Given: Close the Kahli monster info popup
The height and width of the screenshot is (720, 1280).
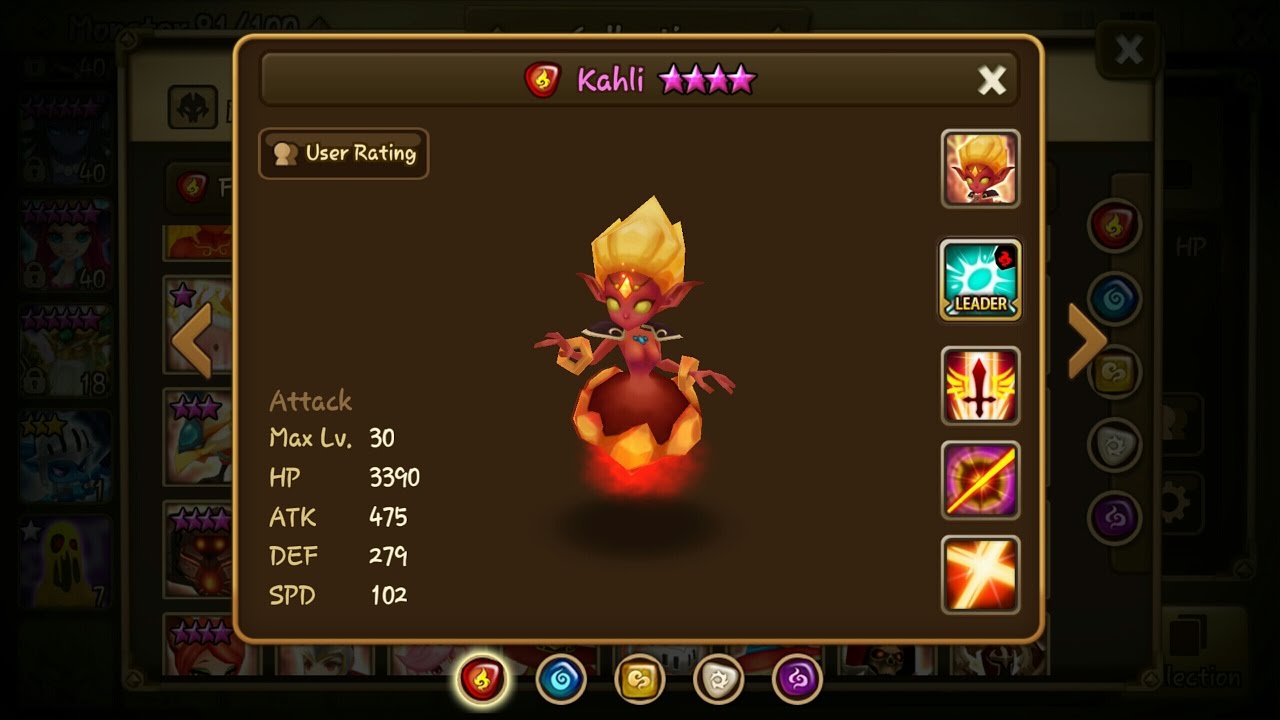Looking at the screenshot, I should 991,80.
